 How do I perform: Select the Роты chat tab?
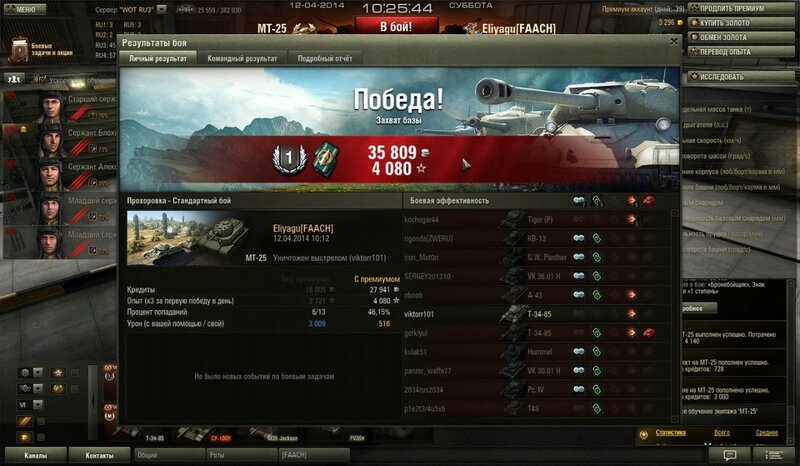click(x=216, y=455)
